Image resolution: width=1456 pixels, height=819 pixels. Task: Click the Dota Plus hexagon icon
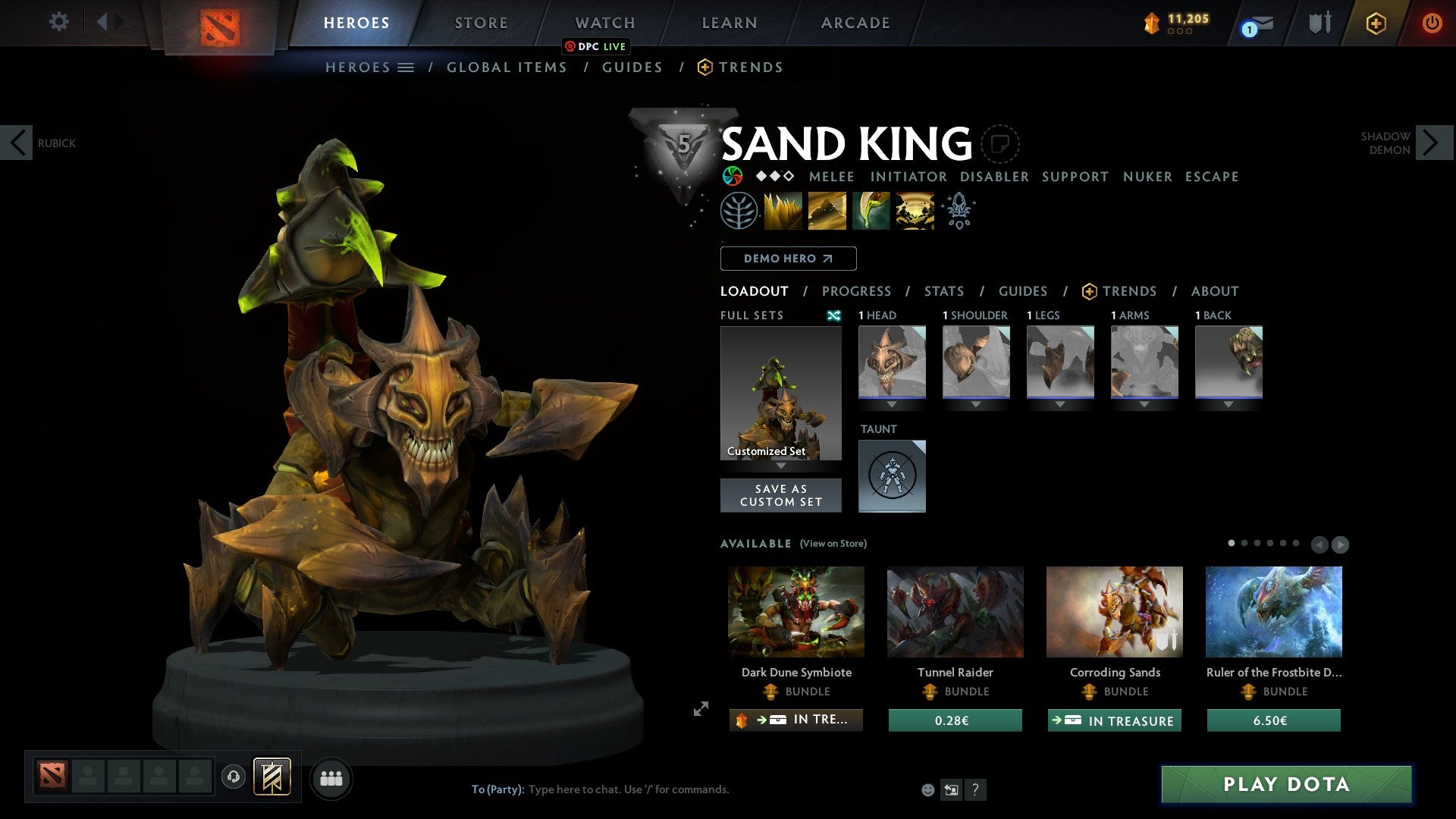click(x=1374, y=23)
